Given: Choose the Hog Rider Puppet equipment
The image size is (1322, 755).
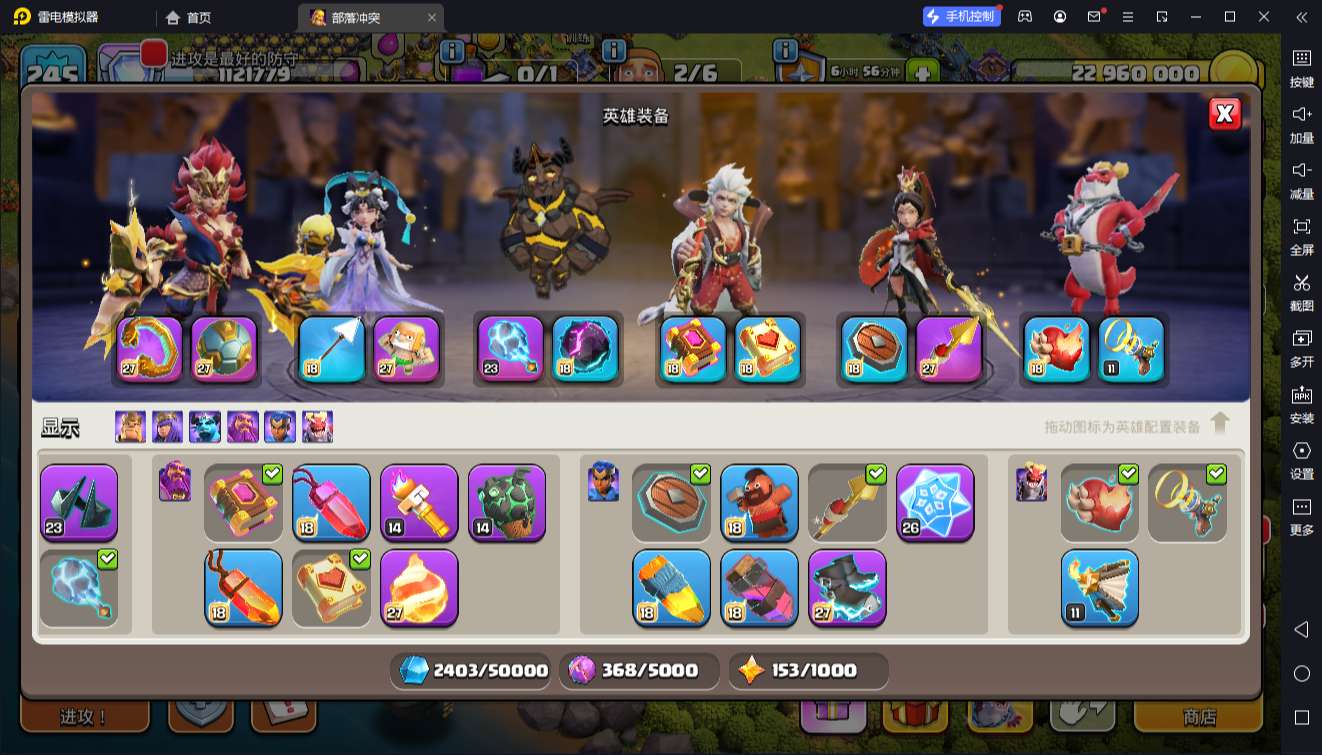Looking at the screenshot, I should [759, 502].
